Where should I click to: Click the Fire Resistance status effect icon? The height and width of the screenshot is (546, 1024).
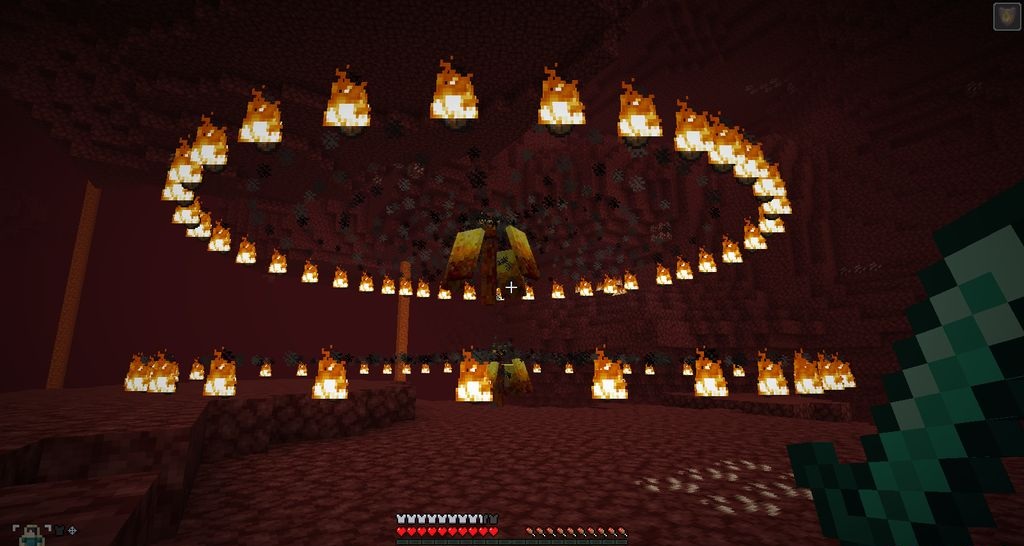coord(1006,16)
